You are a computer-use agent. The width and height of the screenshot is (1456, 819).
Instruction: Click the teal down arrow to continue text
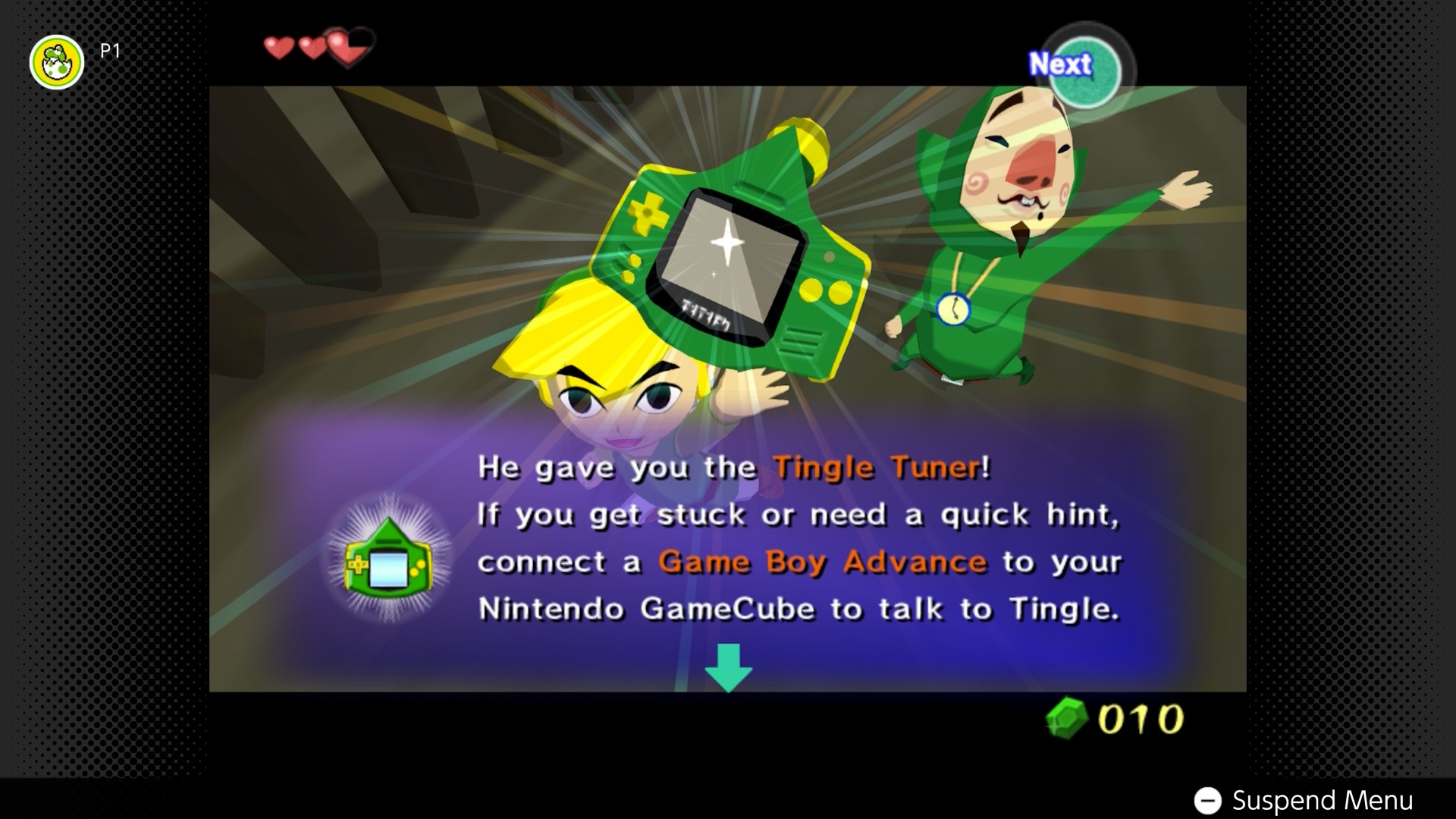(728, 667)
